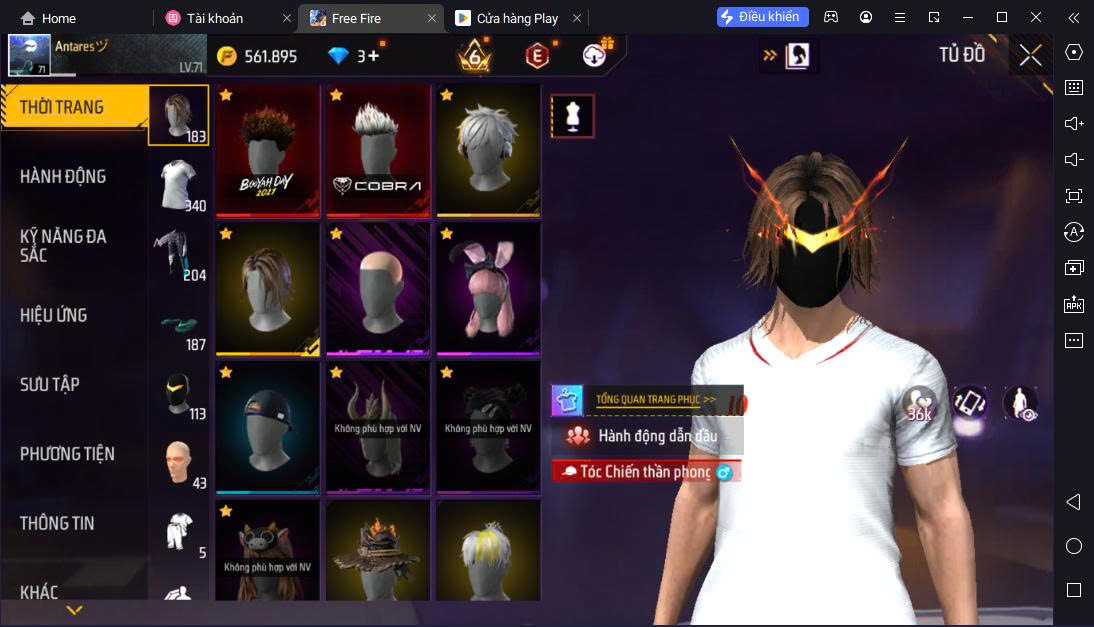Image resolution: width=1094 pixels, height=627 pixels.
Task: Select the Booyah Day 2021 hairstyle
Action: [267, 150]
